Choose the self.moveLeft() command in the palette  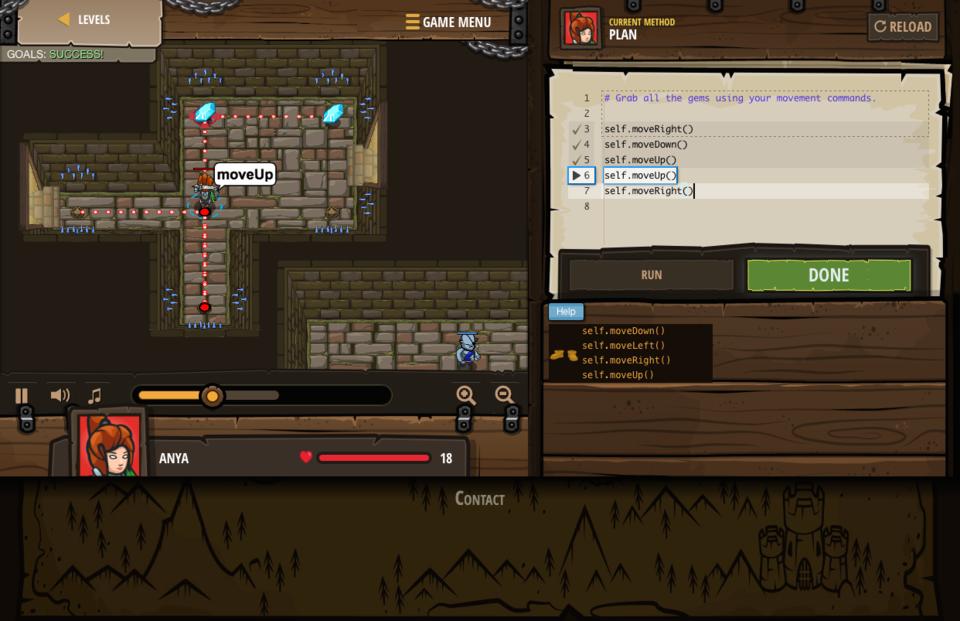(x=623, y=346)
